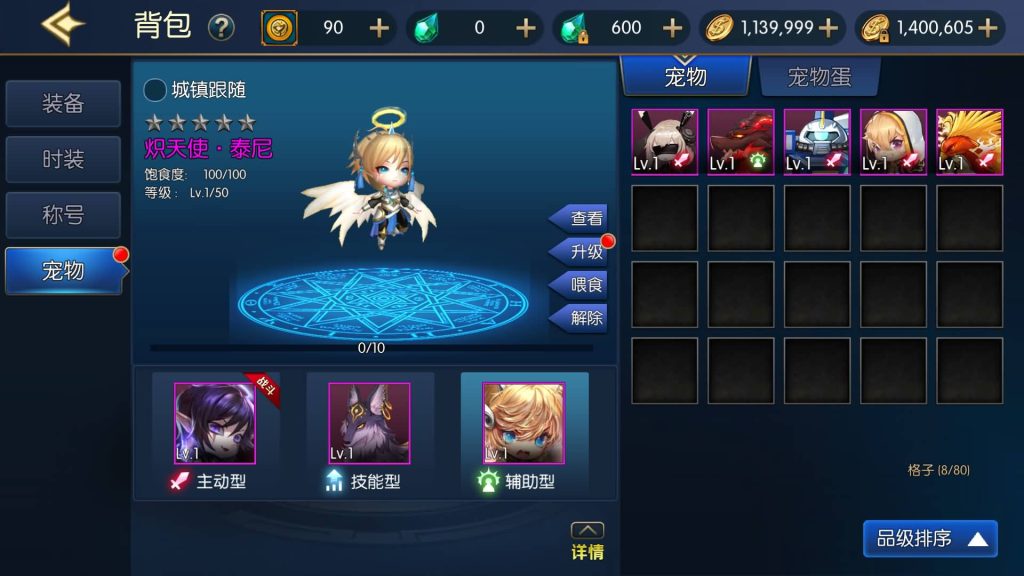
Task: Pick the red dragon pet thumbnail
Action: [x=741, y=142]
